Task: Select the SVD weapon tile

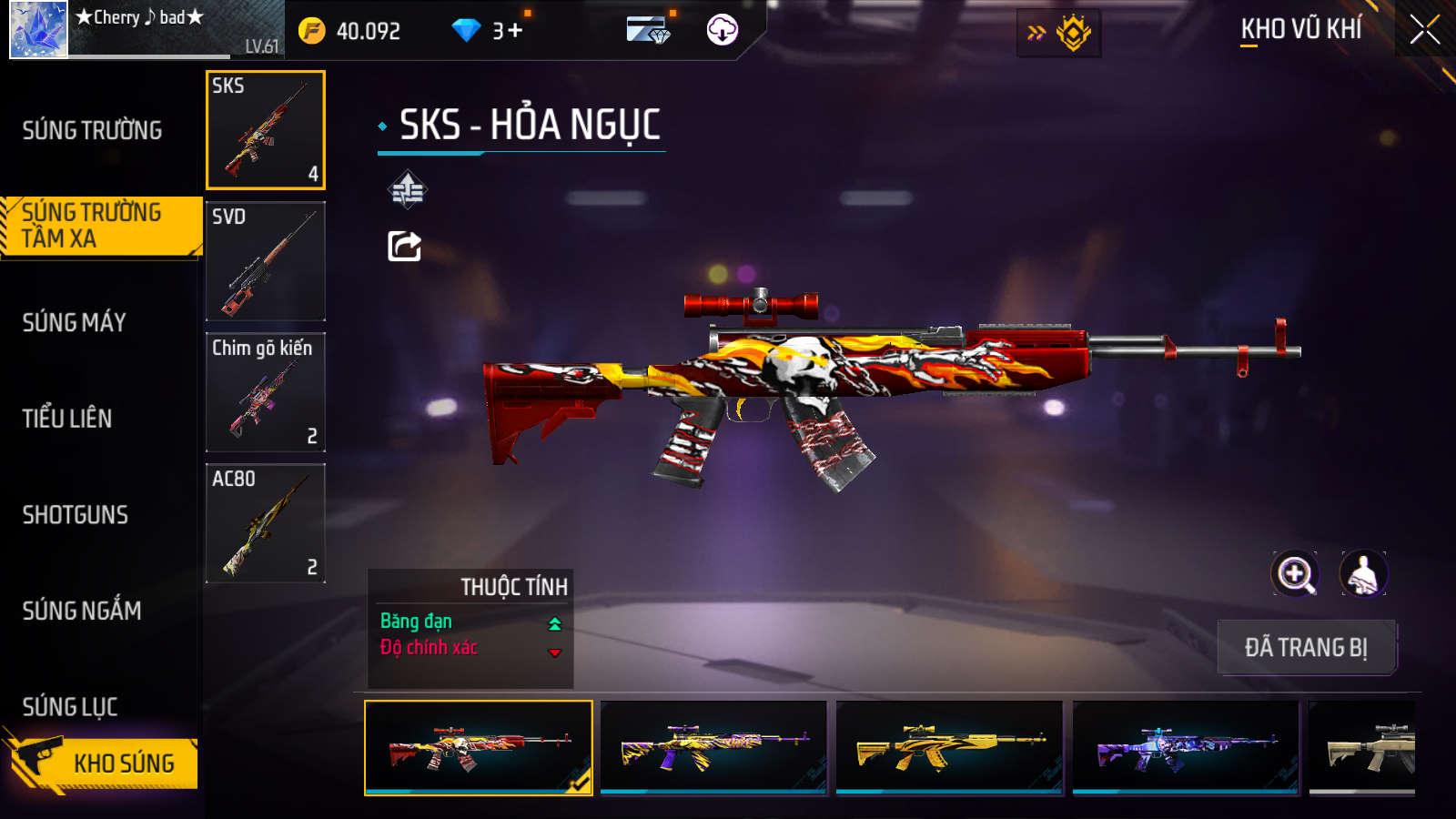Action: [x=266, y=261]
